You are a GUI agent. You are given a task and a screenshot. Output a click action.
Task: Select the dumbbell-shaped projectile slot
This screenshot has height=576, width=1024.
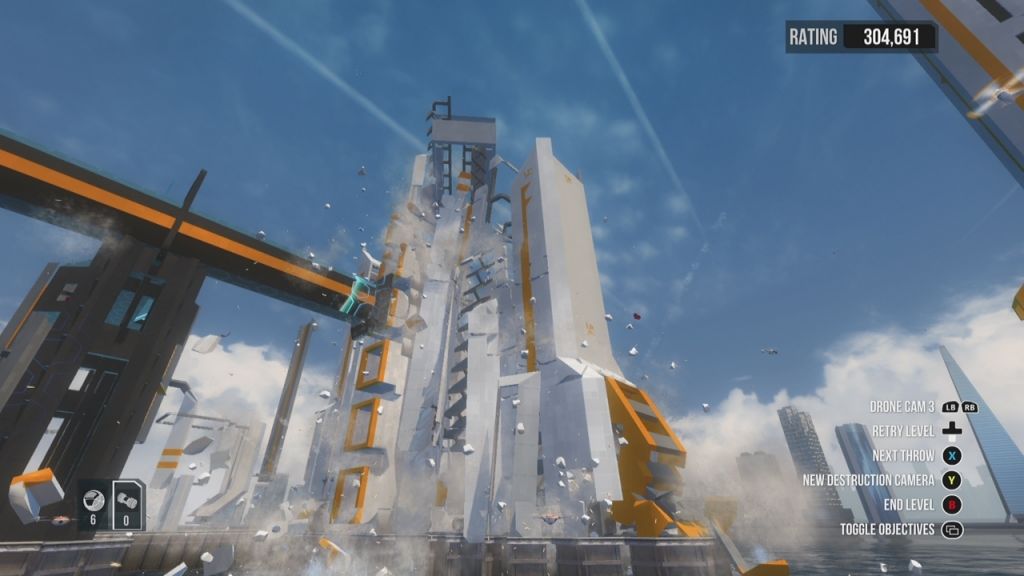pos(128,504)
